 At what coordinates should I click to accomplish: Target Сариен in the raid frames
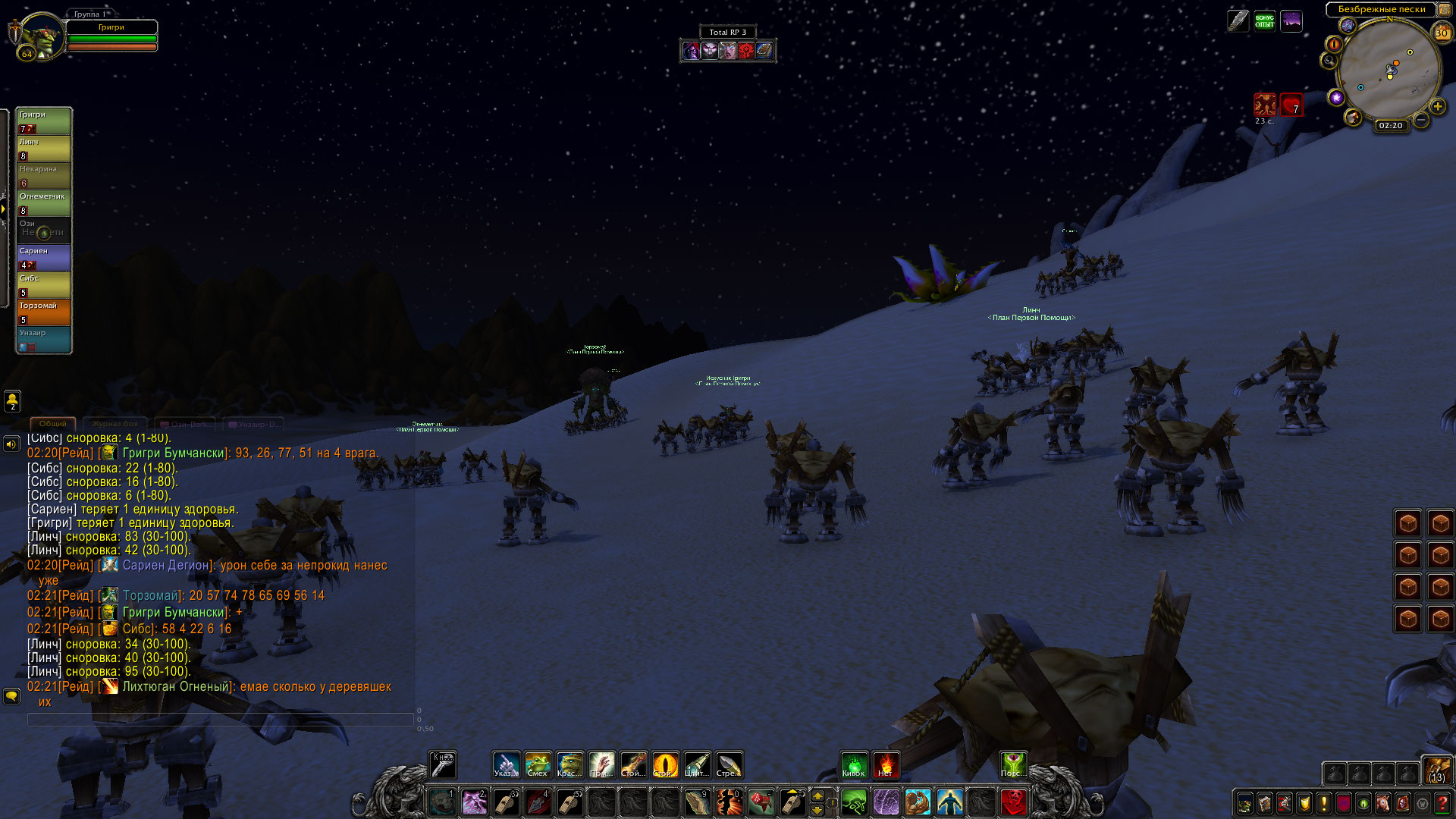click(x=44, y=257)
